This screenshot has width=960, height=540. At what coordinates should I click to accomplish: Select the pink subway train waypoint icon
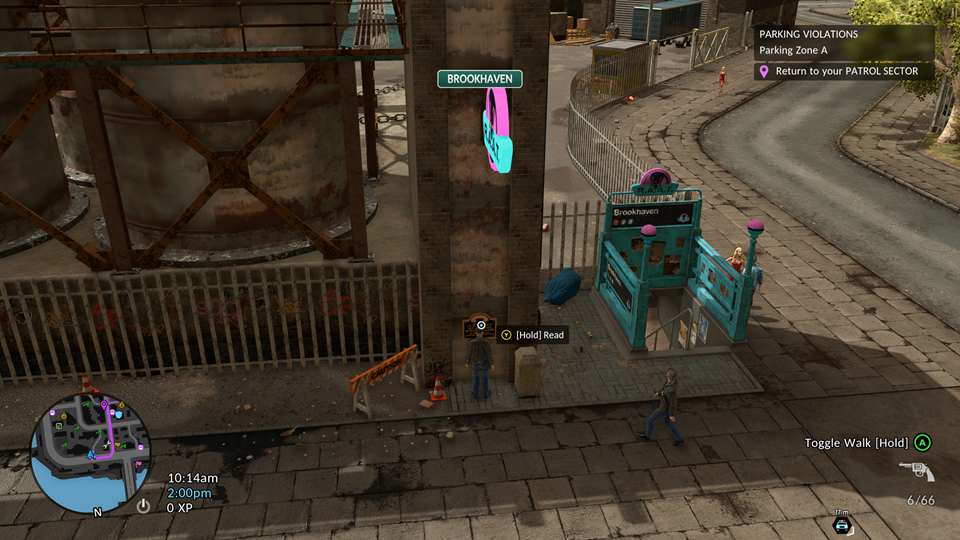(497, 128)
